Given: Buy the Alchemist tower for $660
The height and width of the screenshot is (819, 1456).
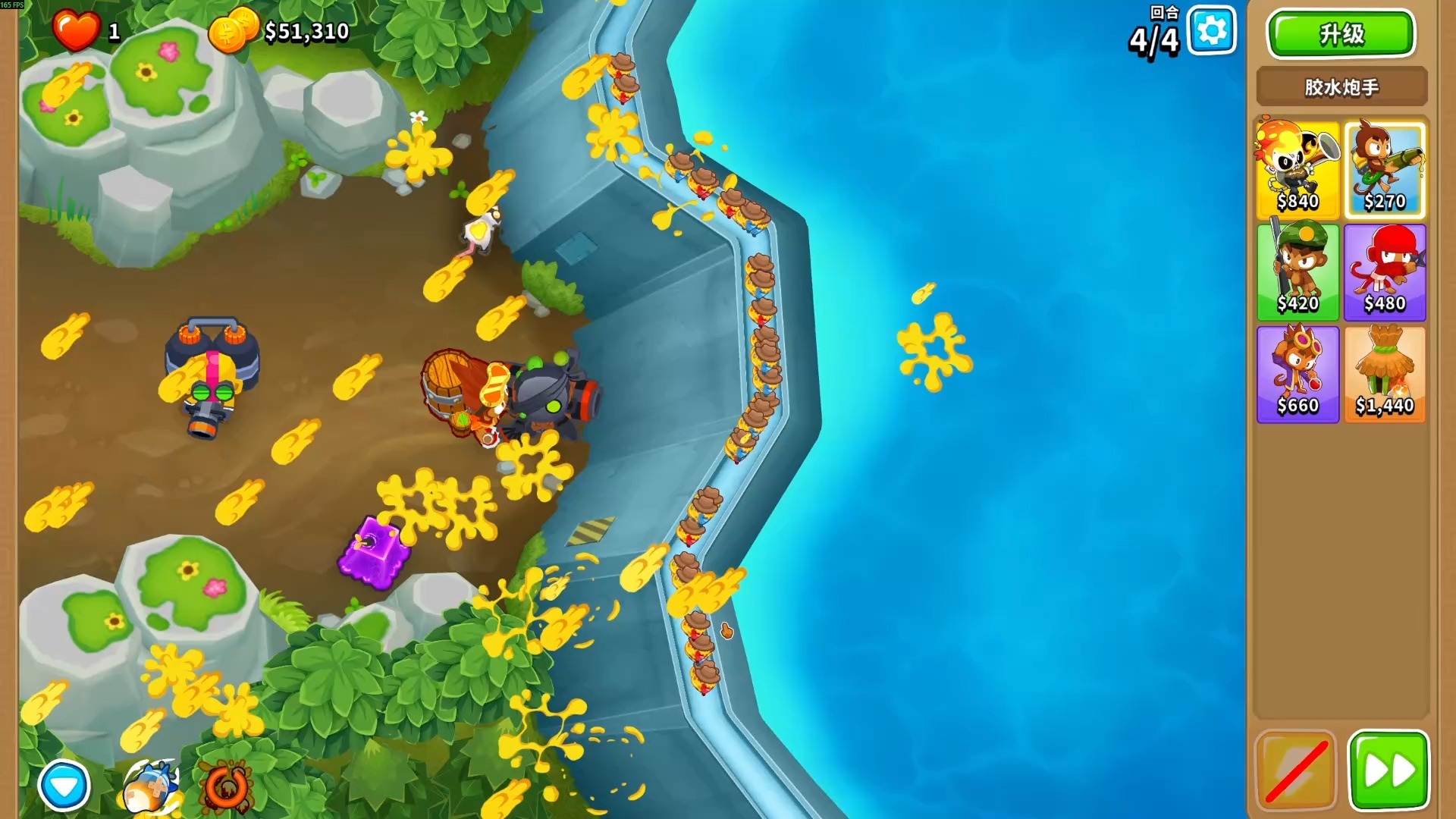Looking at the screenshot, I should click(x=1297, y=374).
